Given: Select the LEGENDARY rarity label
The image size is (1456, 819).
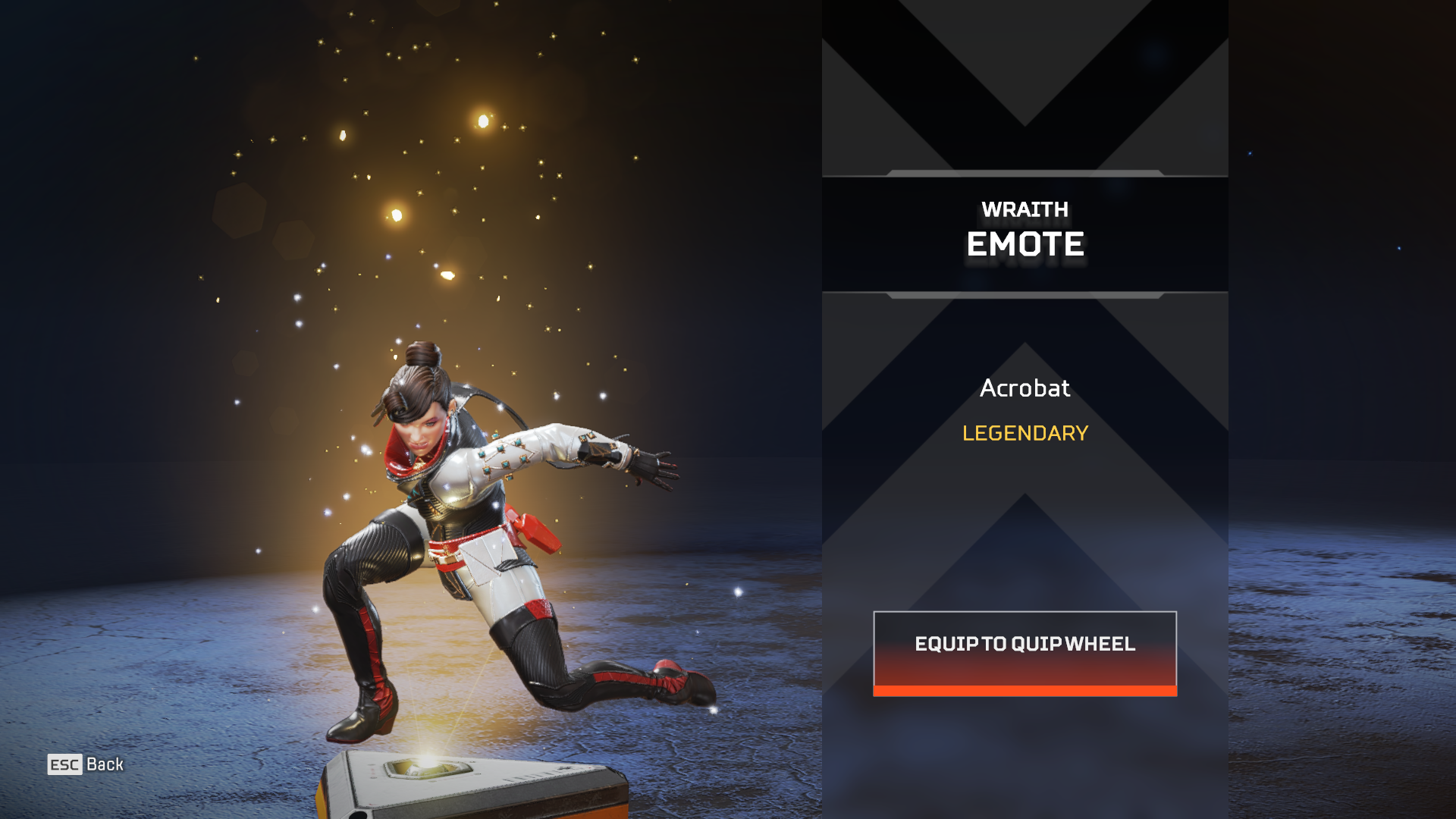Looking at the screenshot, I should pyautogui.click(x=1024, y=434).
